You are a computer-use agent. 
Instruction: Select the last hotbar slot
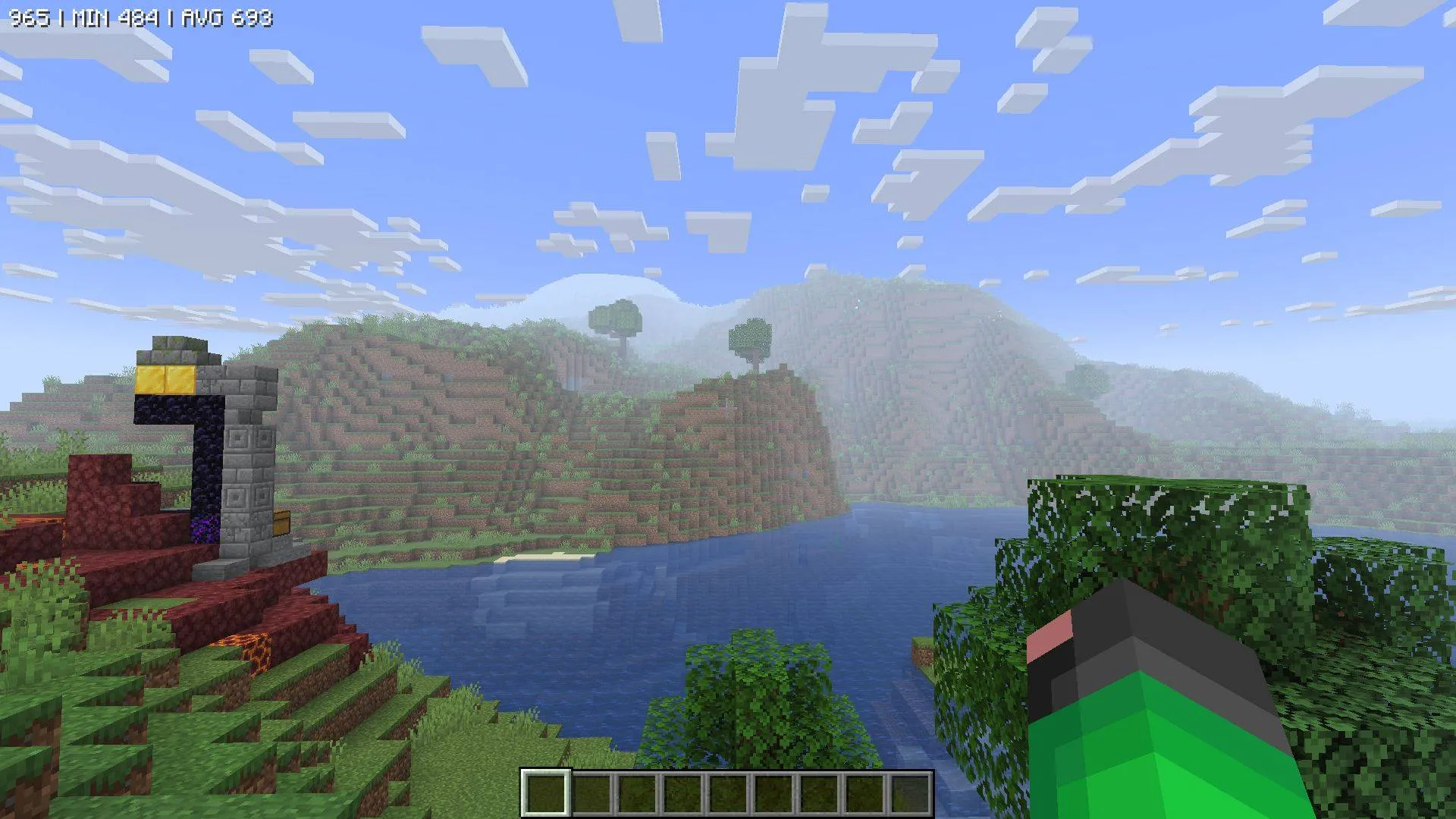point(910,795)
